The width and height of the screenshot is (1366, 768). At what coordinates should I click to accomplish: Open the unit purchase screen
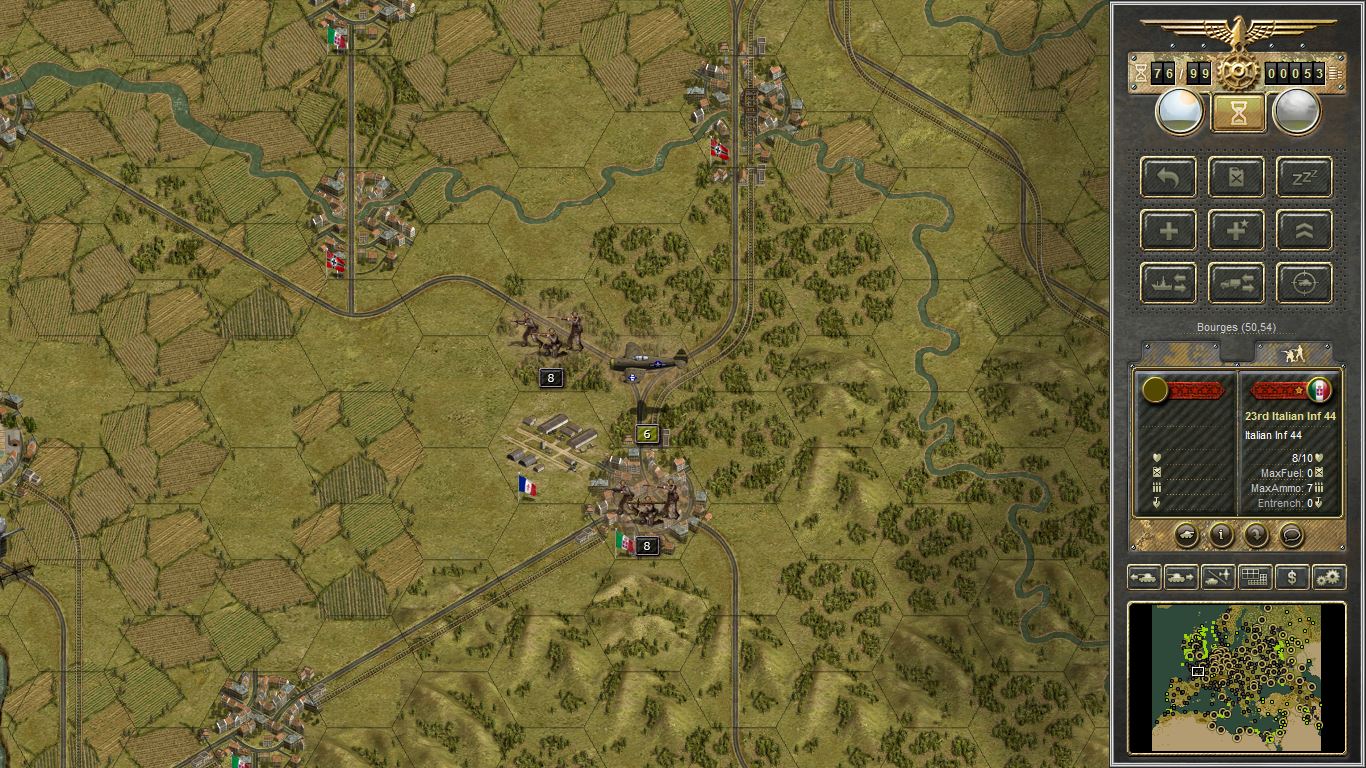click(1290, 577)
